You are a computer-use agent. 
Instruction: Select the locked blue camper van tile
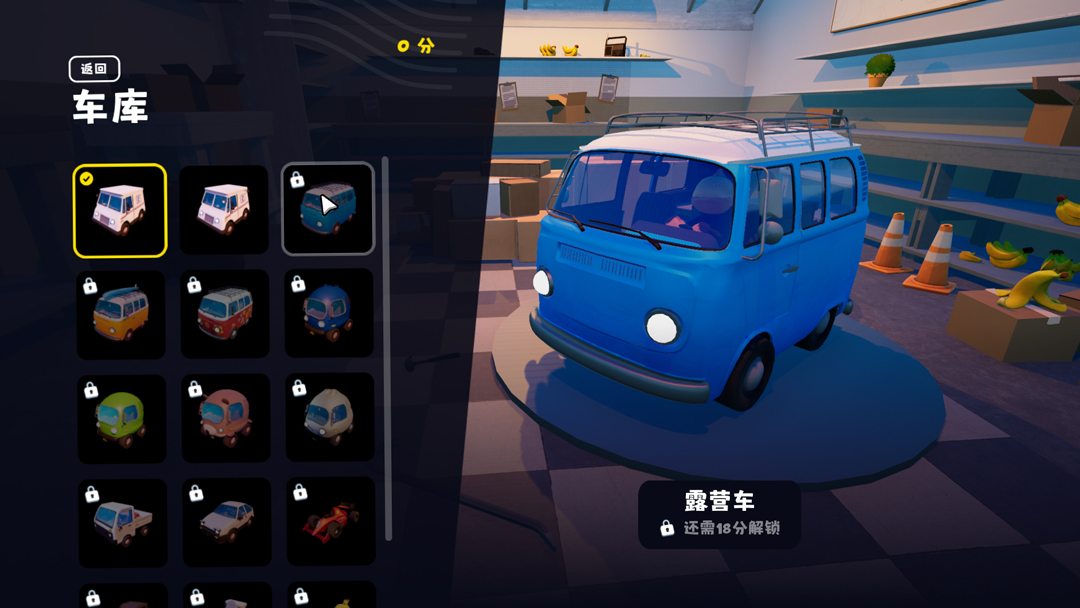click(x=328, y=209)
